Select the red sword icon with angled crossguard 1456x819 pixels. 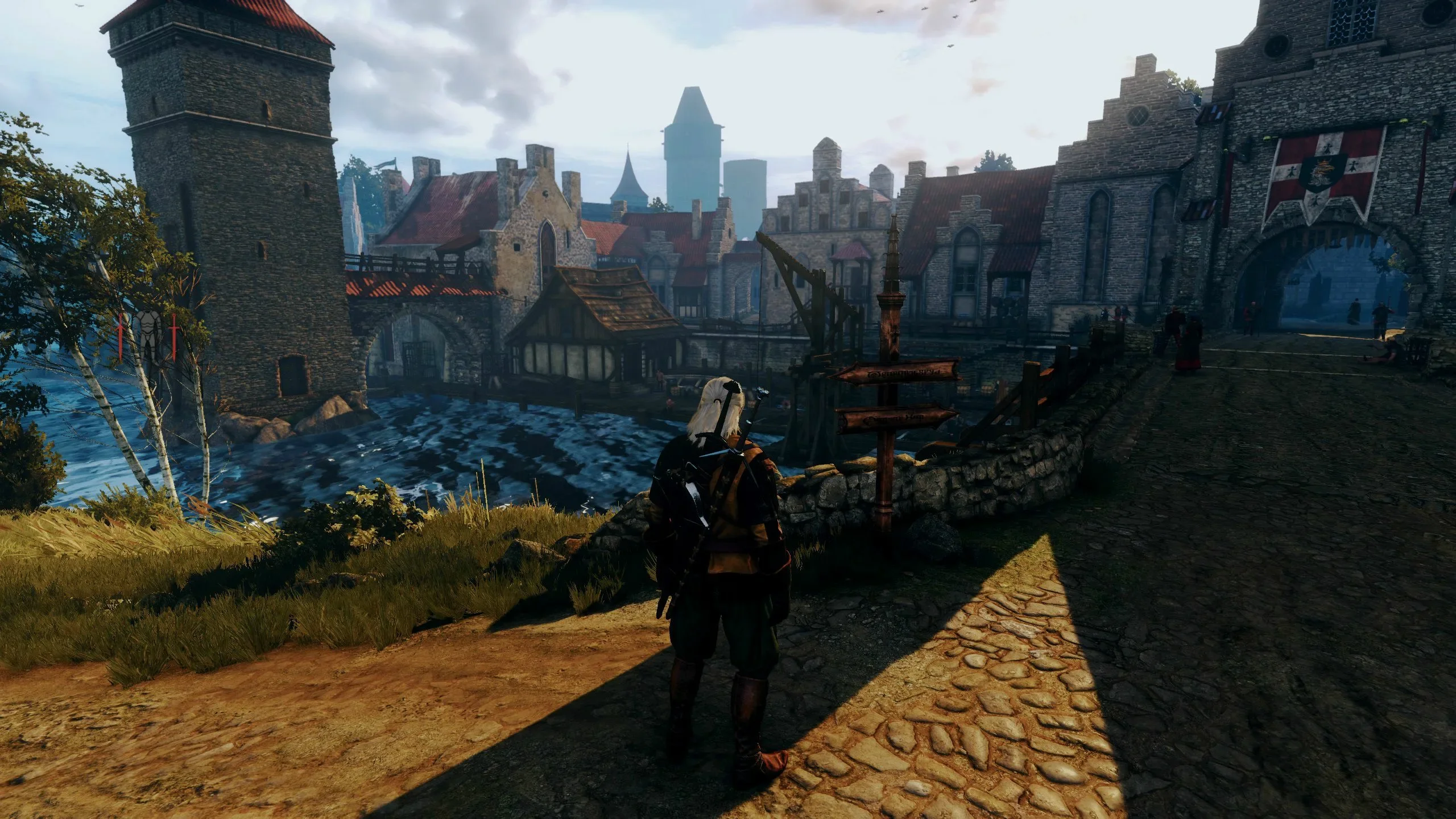tap(121, 336)
